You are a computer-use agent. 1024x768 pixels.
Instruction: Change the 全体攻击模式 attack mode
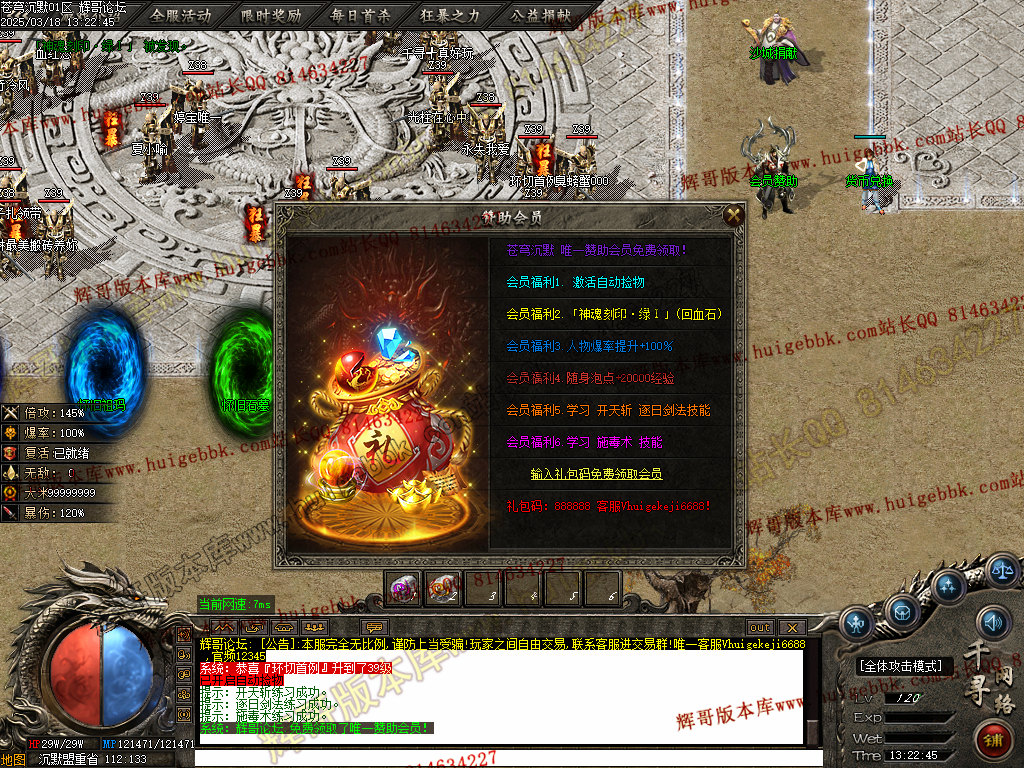pyautogui.click(x=901, y=666)
